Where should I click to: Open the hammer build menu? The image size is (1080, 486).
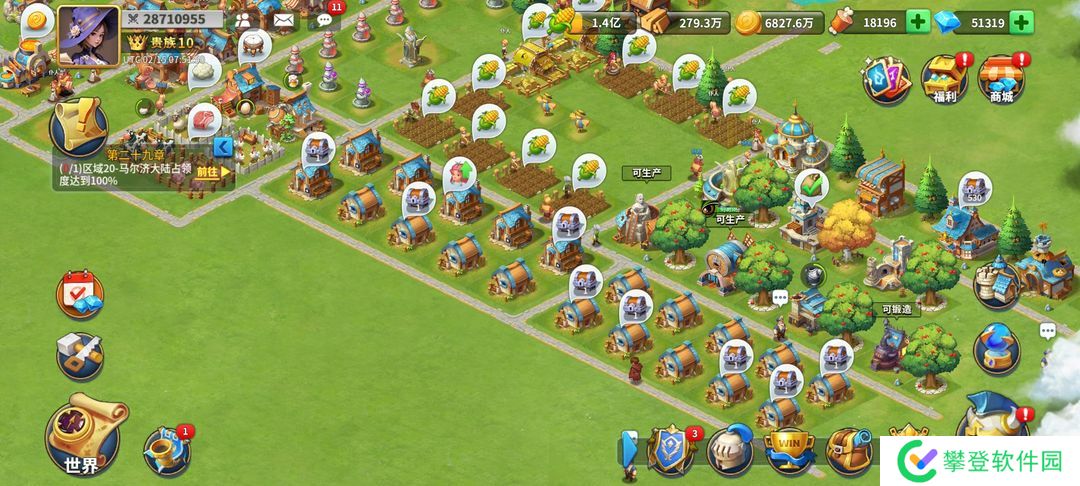pyautogui.click(x=80, y=355)
